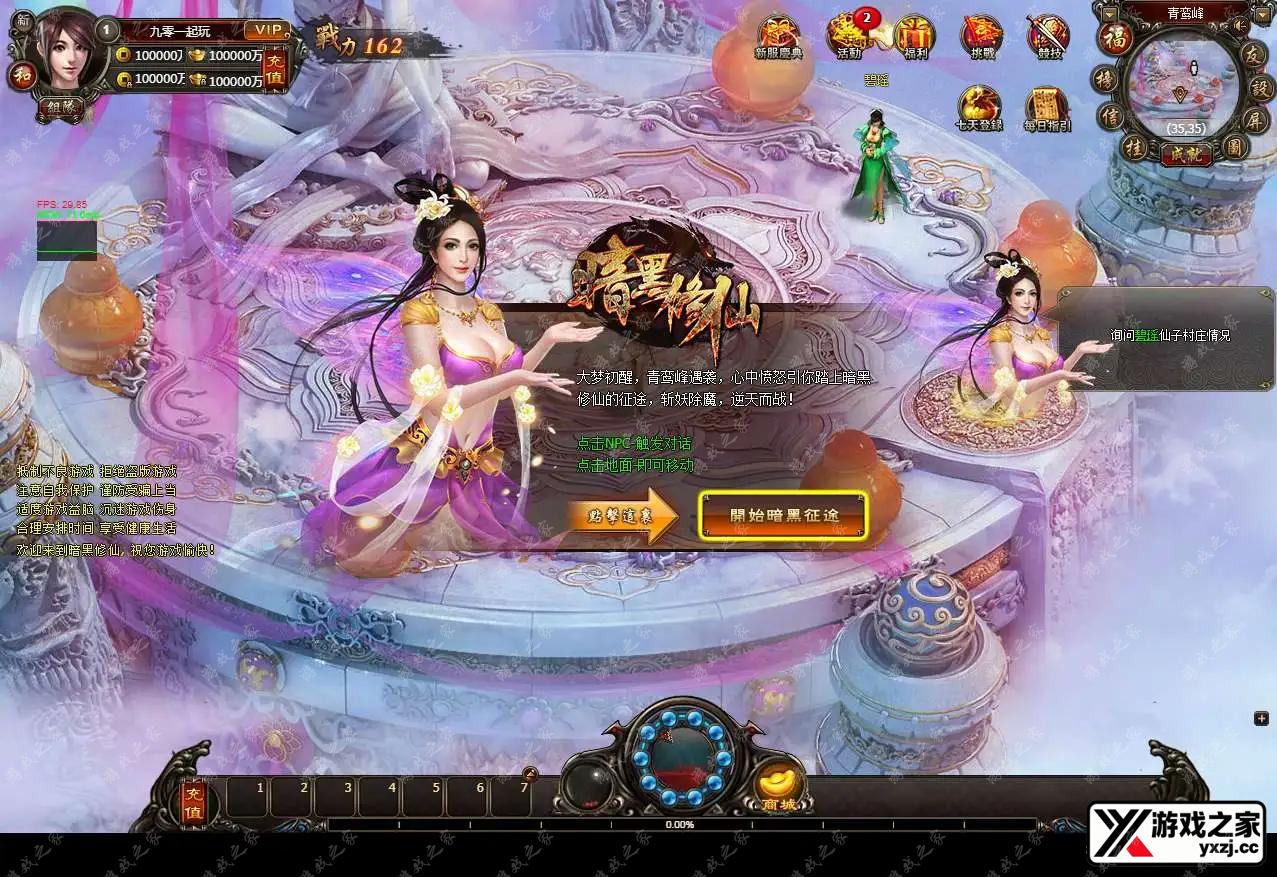Image resolution: width=1277 pixels, height=877 pixels.
Task: Open the 活動 activities icon
Action: coord(848,37)
